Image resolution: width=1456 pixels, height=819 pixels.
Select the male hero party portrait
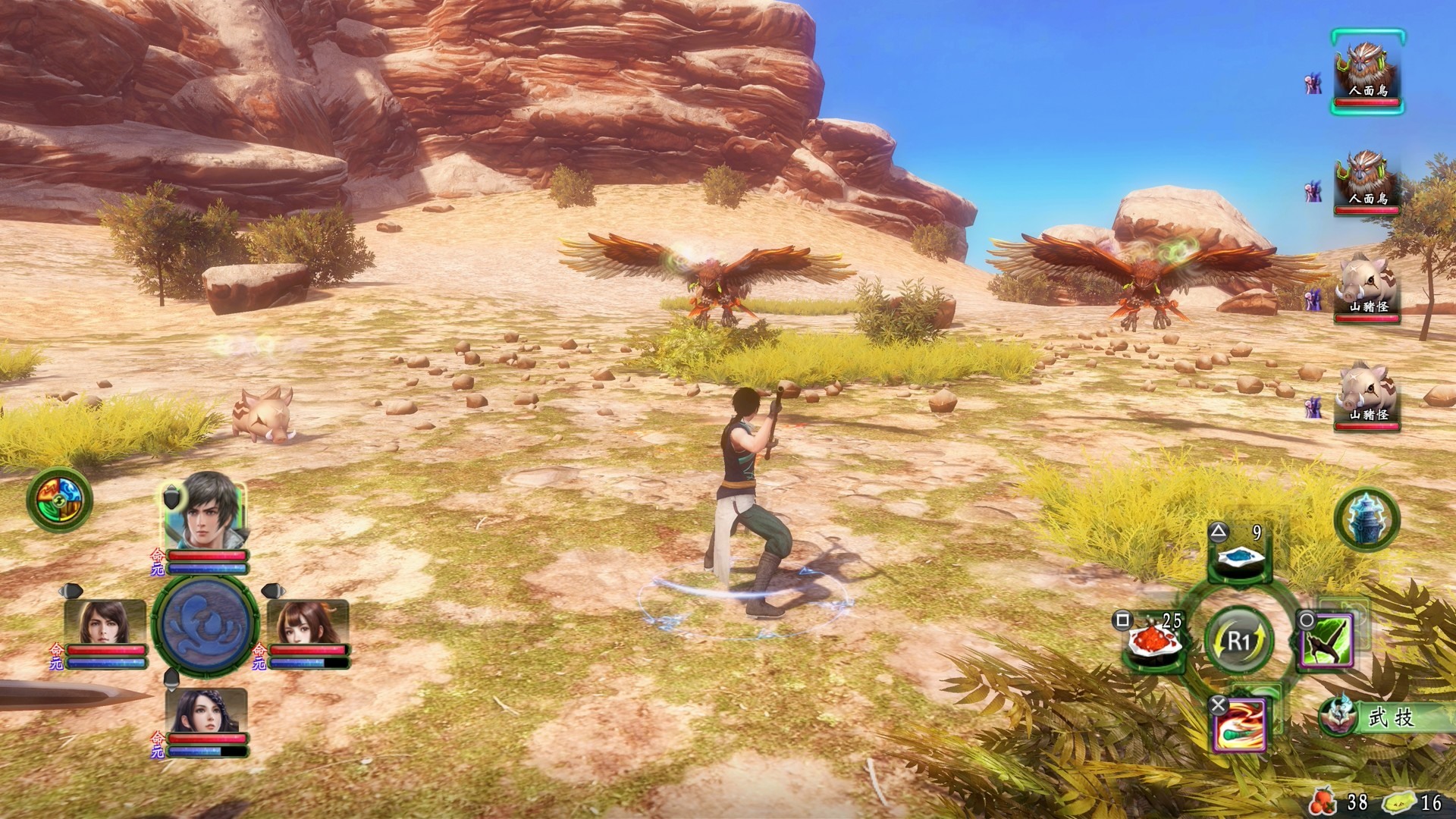pos(205,511)
